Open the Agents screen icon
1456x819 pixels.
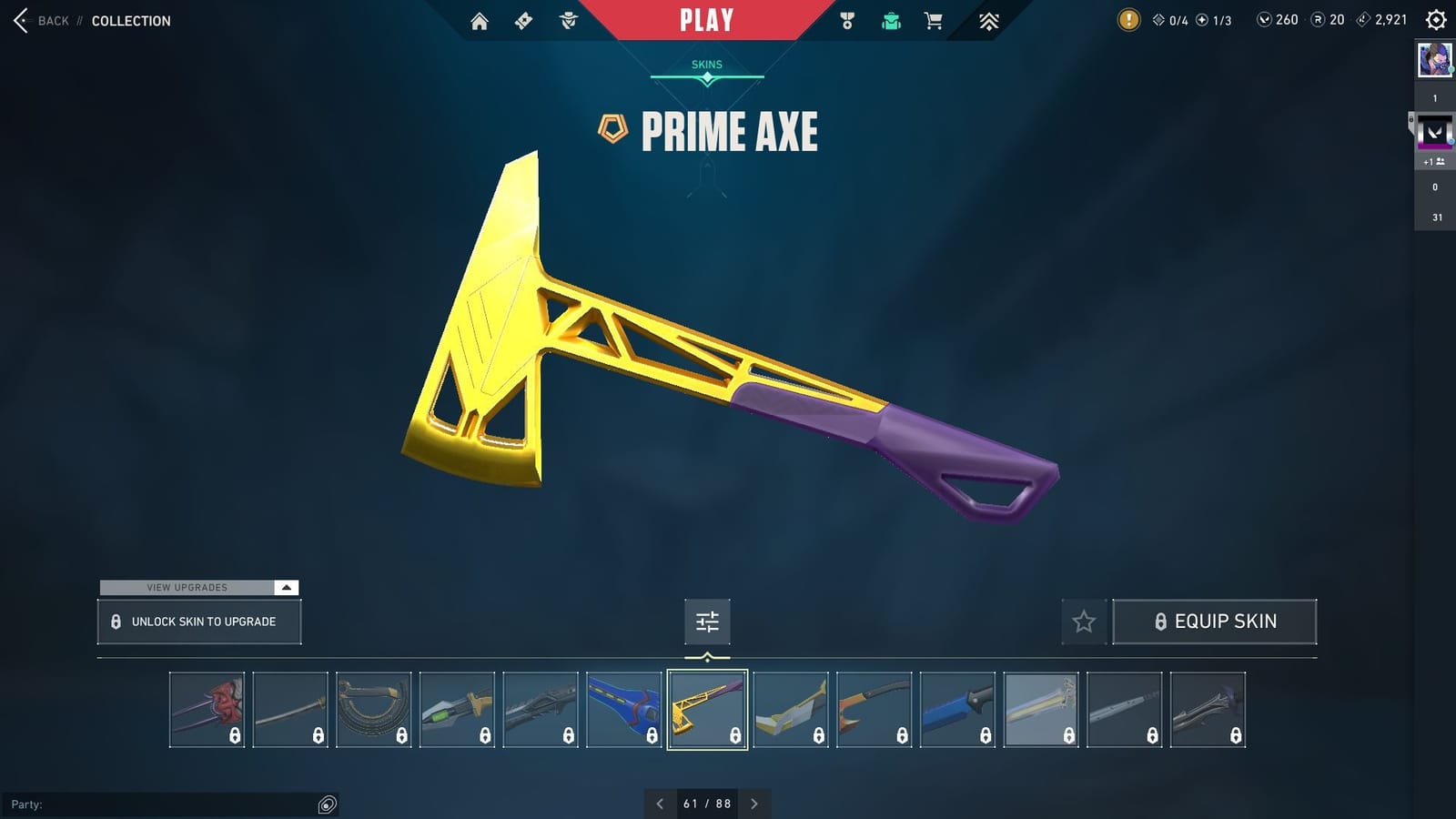click(x=569, y=19)
